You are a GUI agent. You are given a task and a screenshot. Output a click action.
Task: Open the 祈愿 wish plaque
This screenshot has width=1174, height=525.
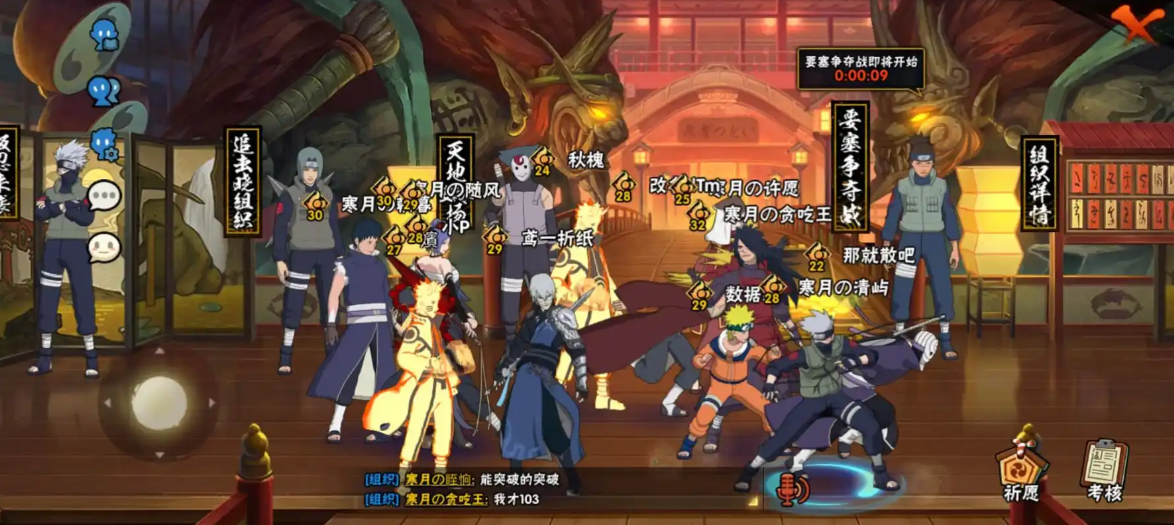pos(1019,464)
